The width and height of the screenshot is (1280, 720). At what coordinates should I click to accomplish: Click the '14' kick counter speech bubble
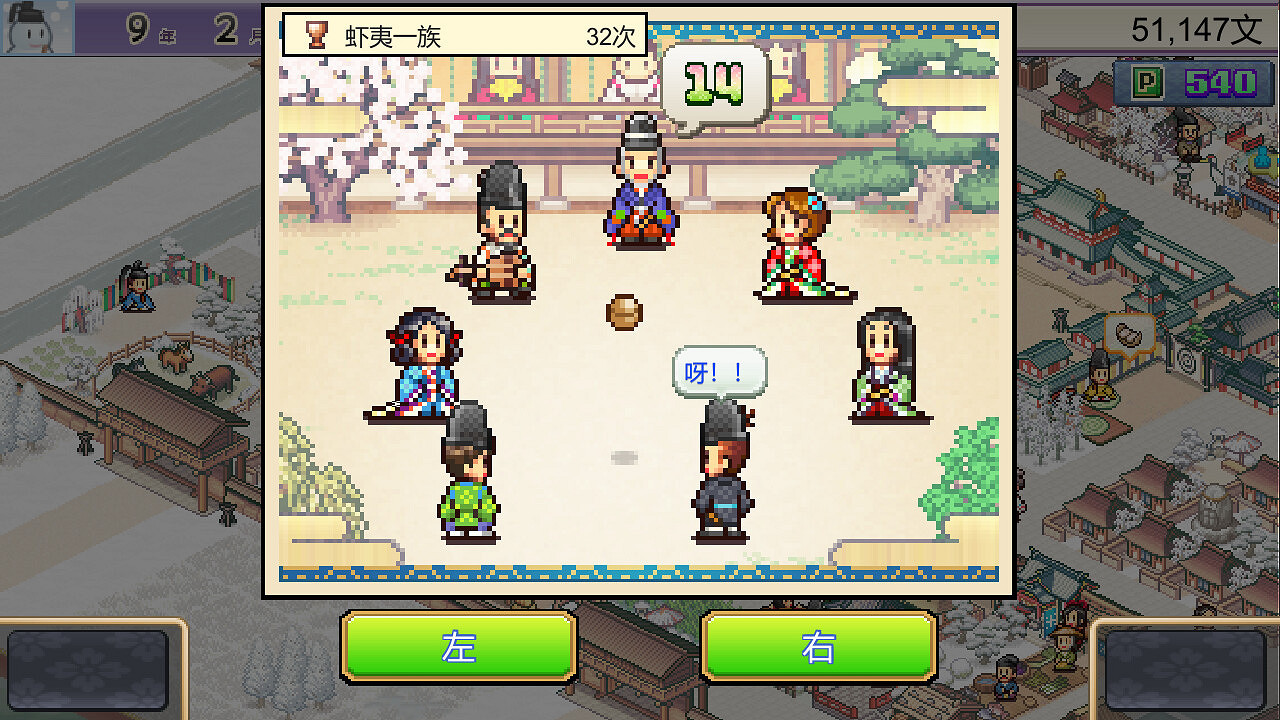click(717, 82)
